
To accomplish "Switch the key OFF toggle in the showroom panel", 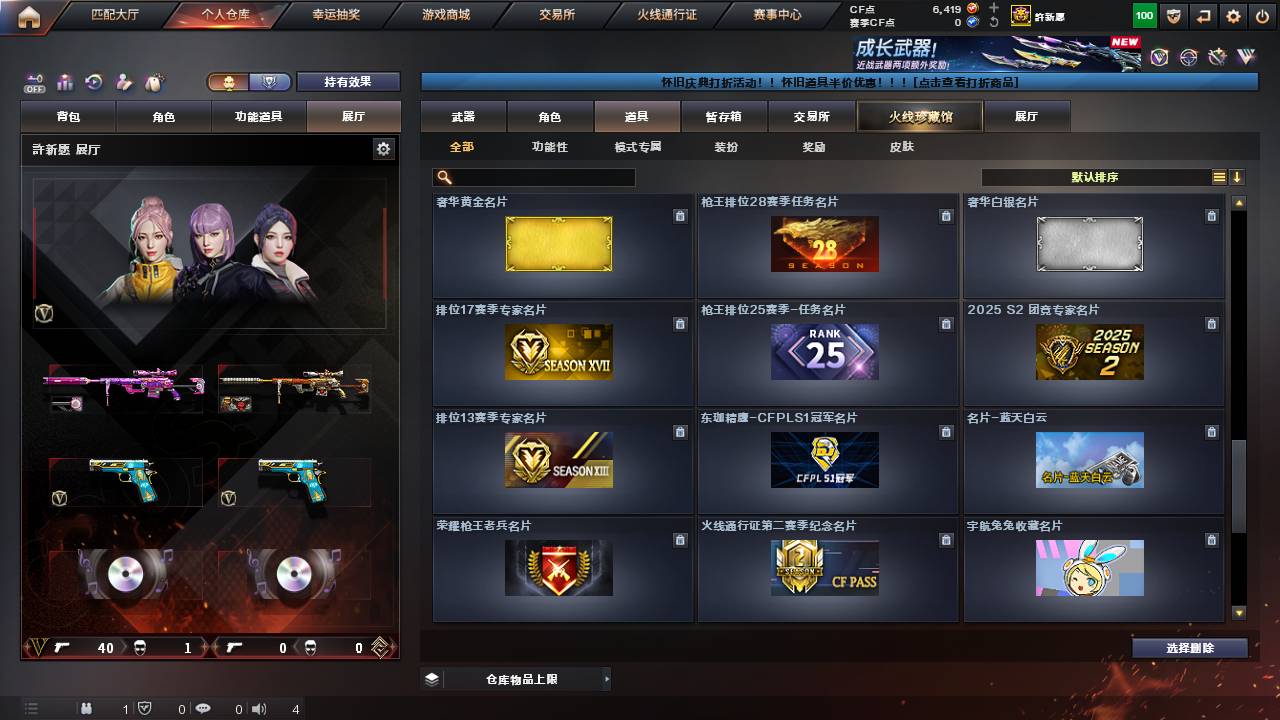I will [36, 82].
